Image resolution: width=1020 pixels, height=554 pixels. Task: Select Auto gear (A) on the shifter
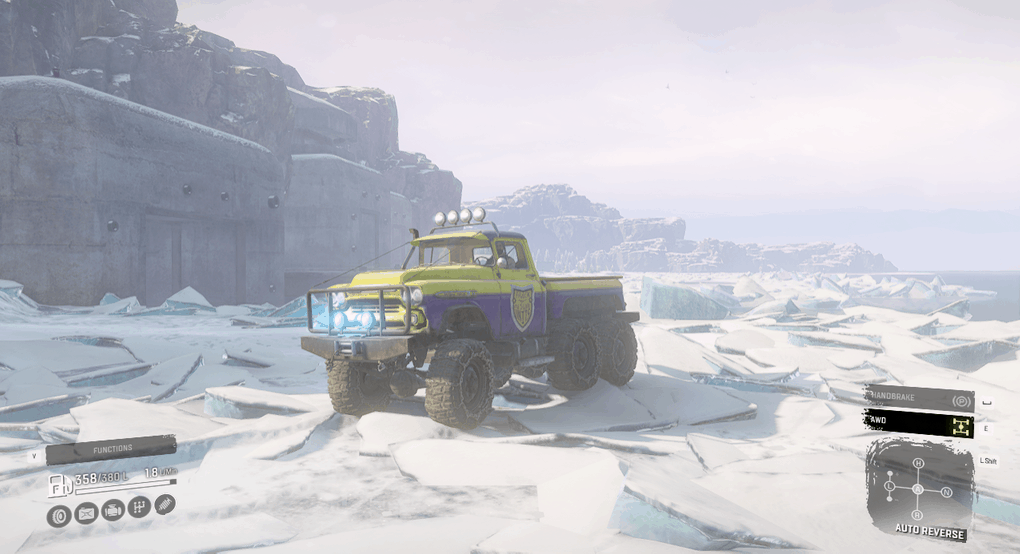pyautogui.click(x=918, y=489)
